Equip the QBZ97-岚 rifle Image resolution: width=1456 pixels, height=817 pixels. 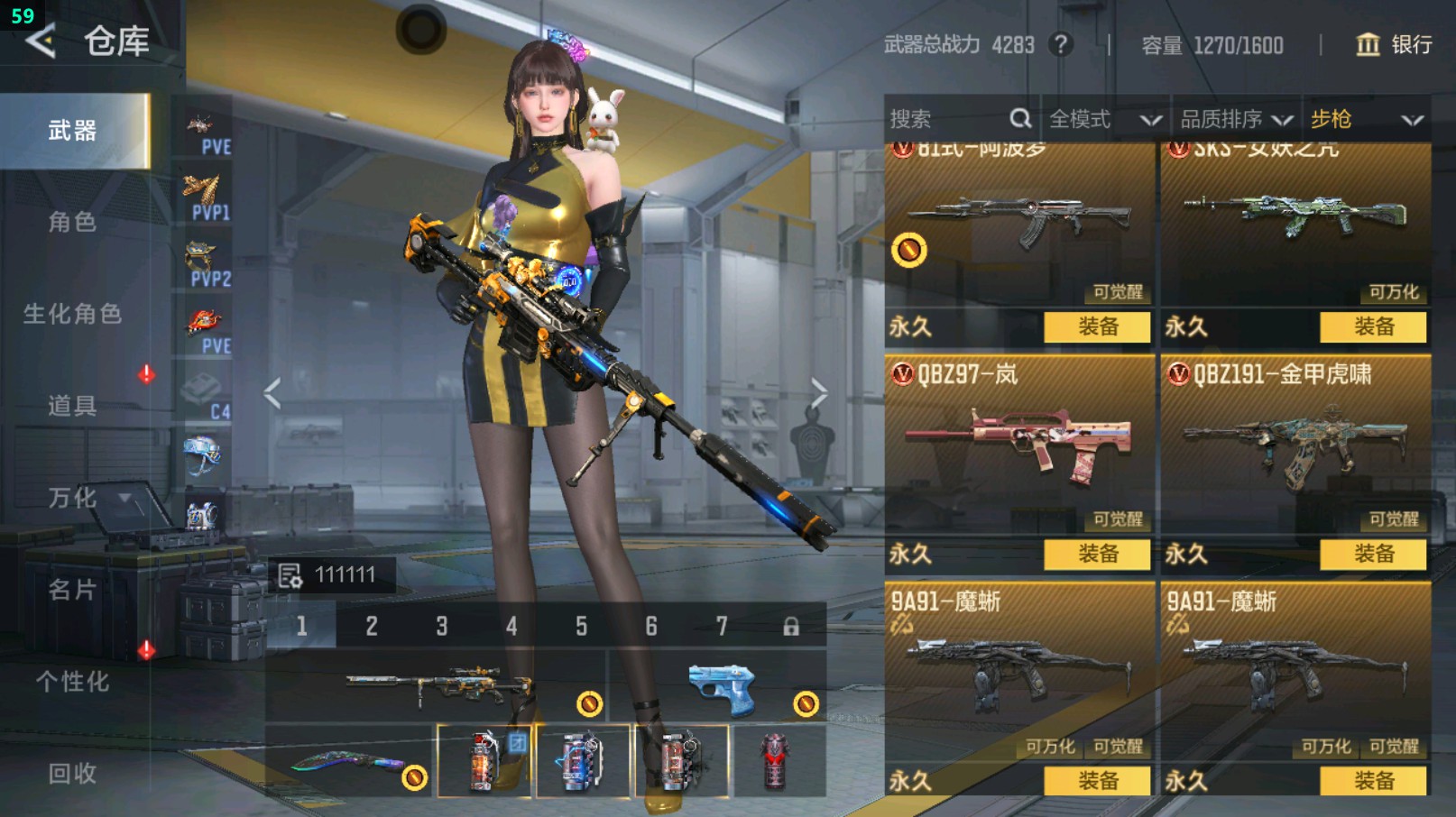1097,554
